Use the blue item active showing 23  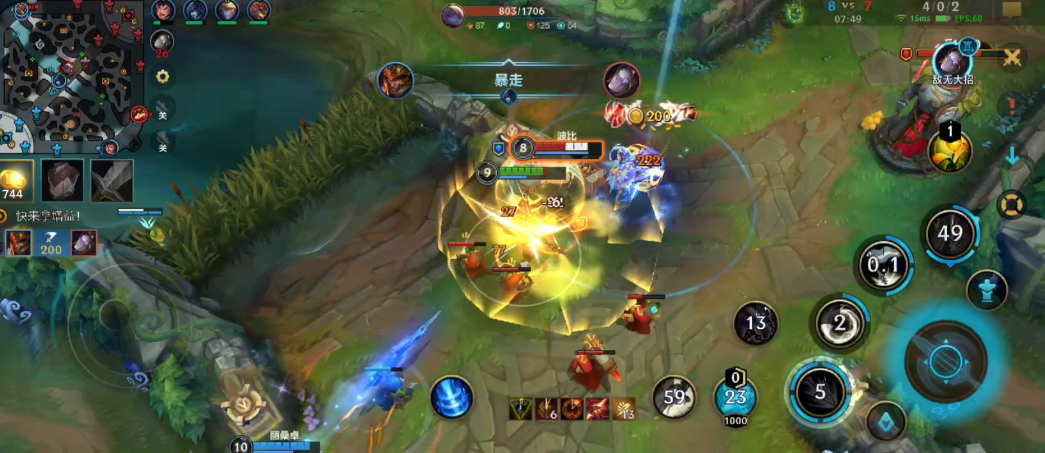point(734,397)
